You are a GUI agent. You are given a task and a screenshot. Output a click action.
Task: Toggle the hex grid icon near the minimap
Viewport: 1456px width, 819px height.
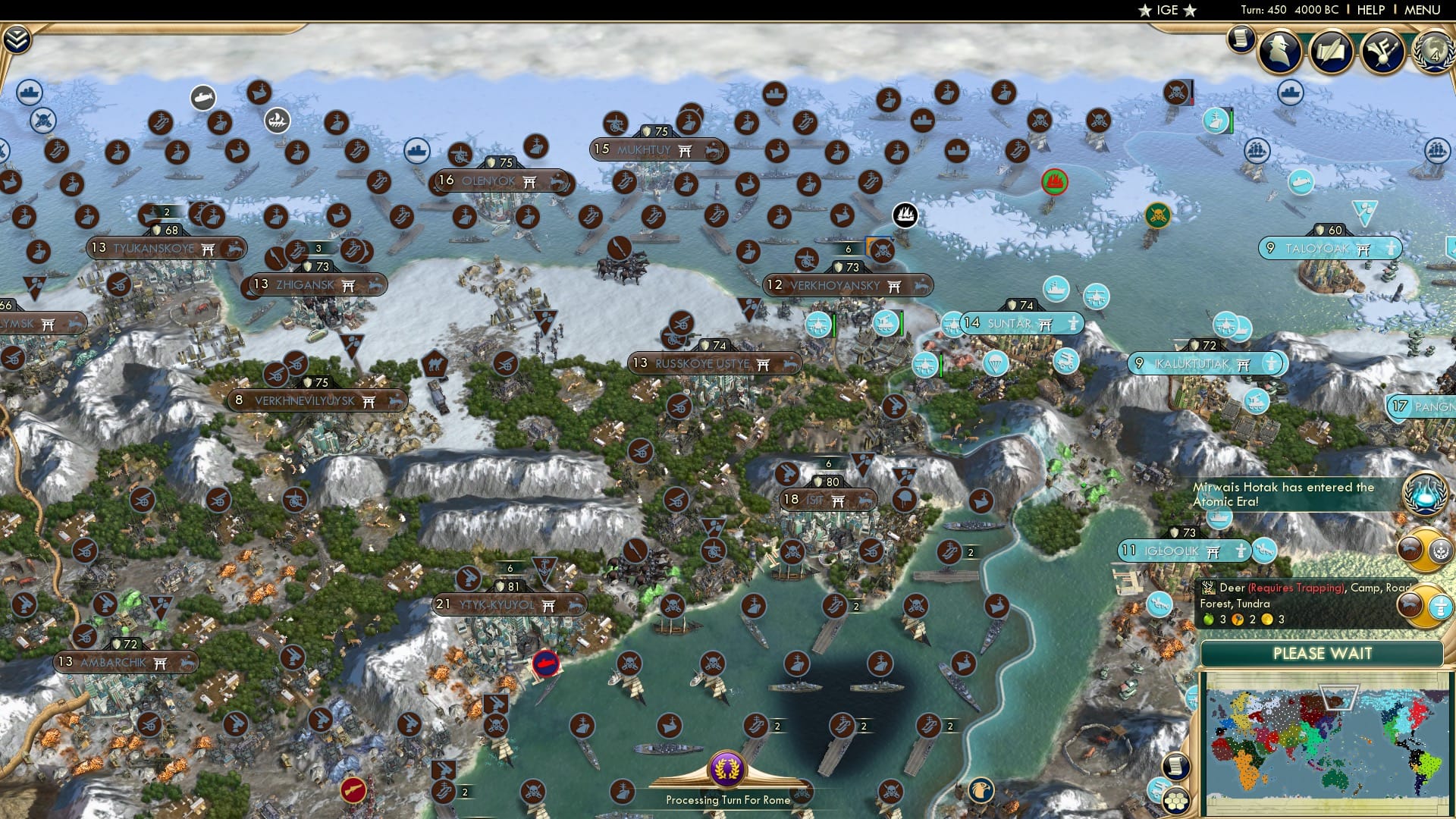pos(1176,800)
